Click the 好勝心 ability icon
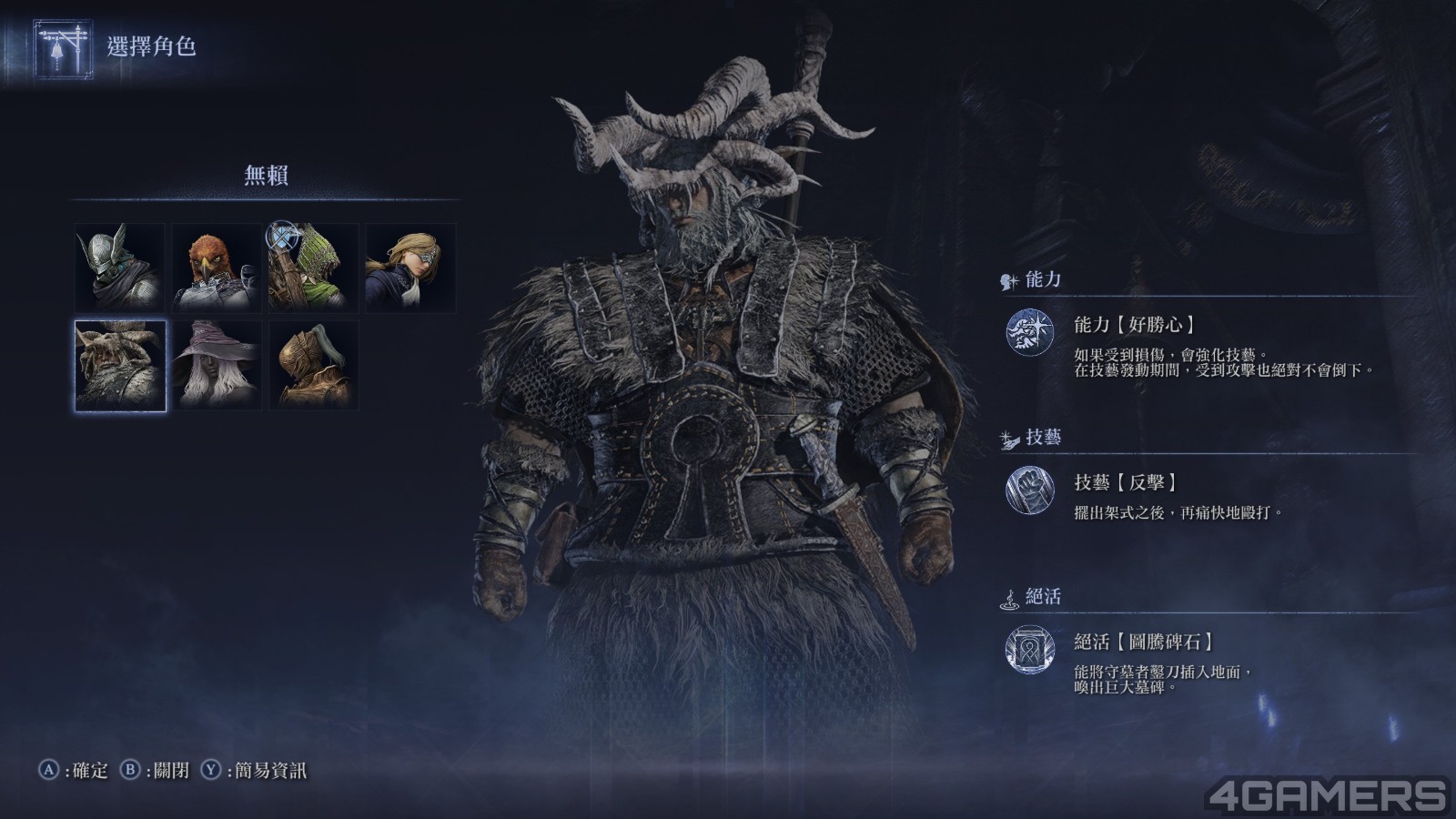This screenshot has height=819, width=1456. coord(1029,332)
